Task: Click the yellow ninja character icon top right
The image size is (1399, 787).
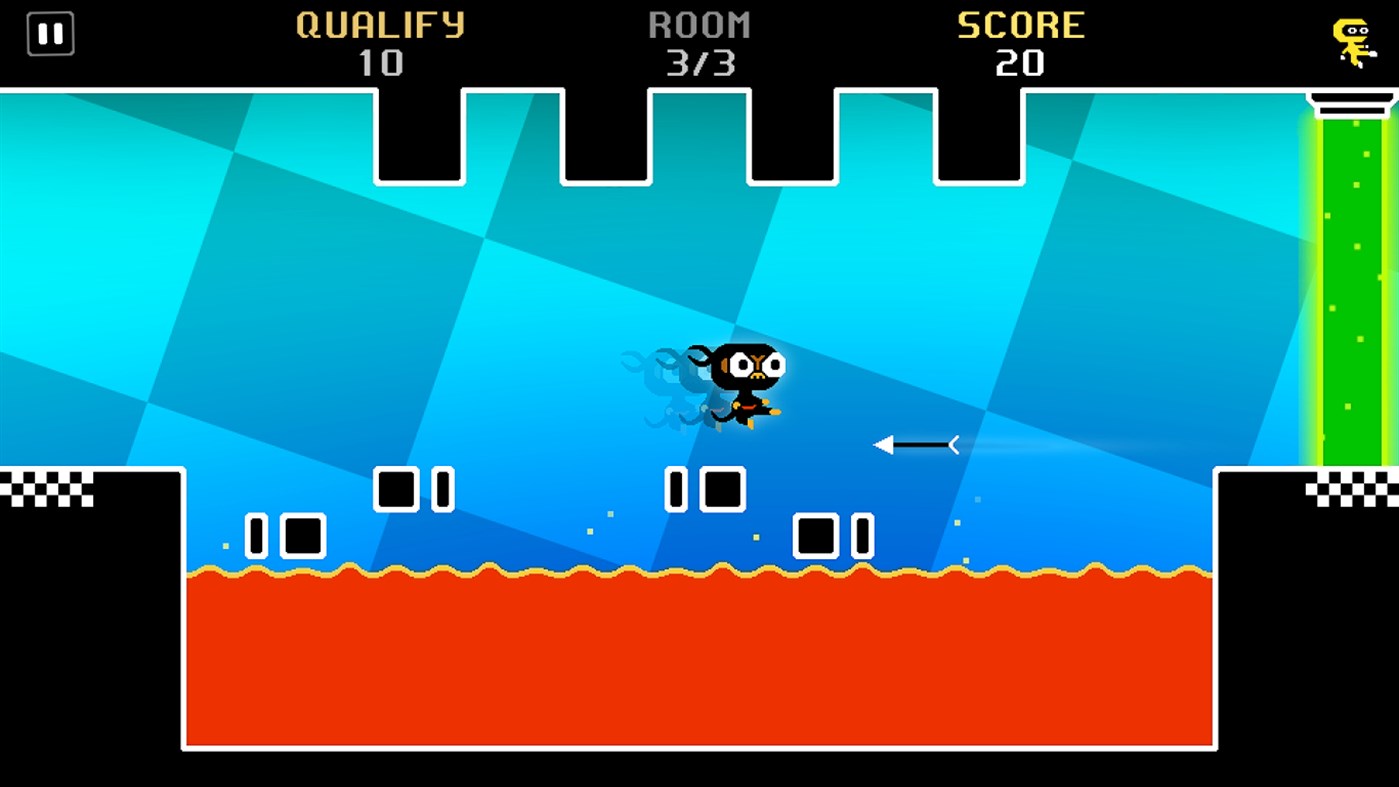Action: click(1350, 40)
